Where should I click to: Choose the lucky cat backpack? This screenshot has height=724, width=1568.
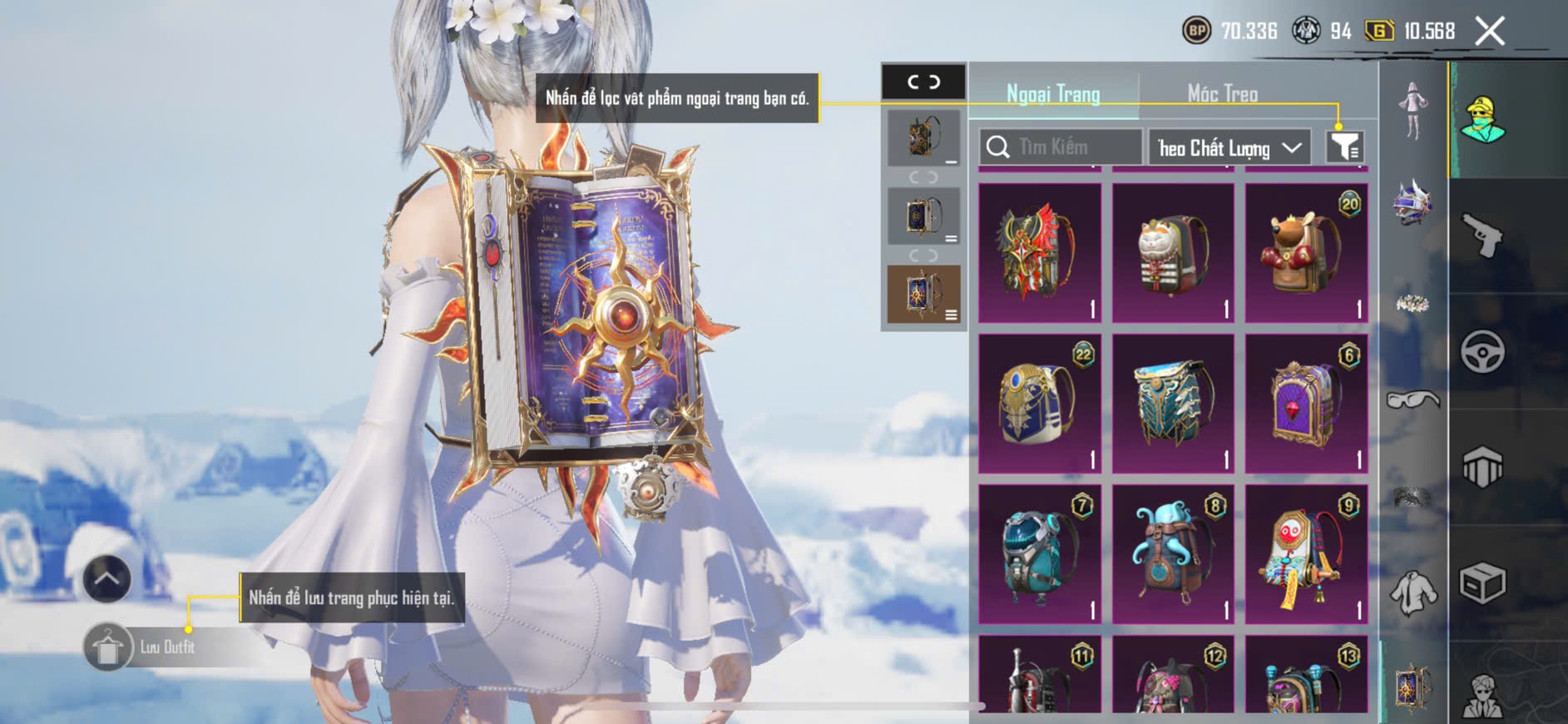click(1173, 253)
